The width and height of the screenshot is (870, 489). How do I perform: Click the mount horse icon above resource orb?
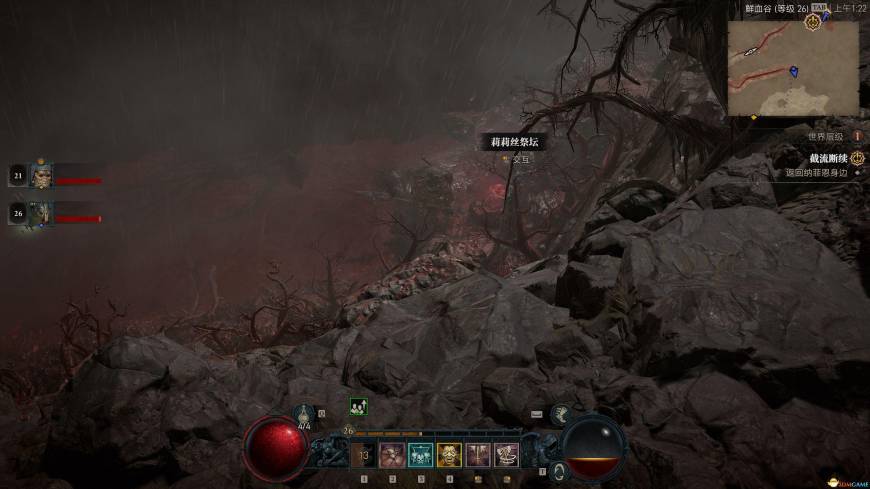(561, 412)
